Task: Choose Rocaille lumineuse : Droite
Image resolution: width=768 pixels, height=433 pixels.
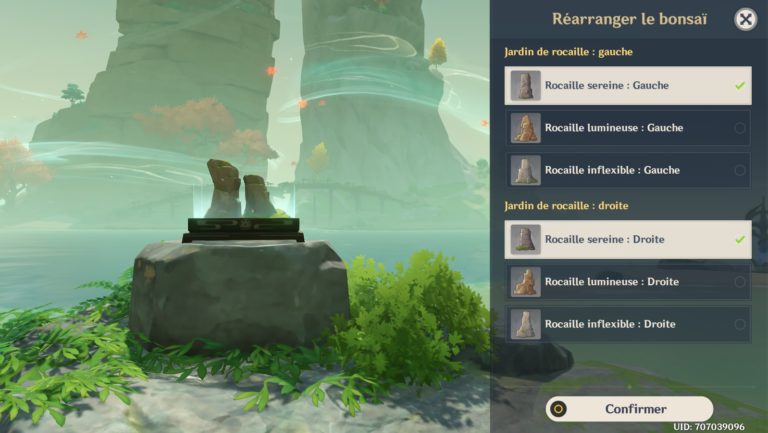Action: (628, 282)
